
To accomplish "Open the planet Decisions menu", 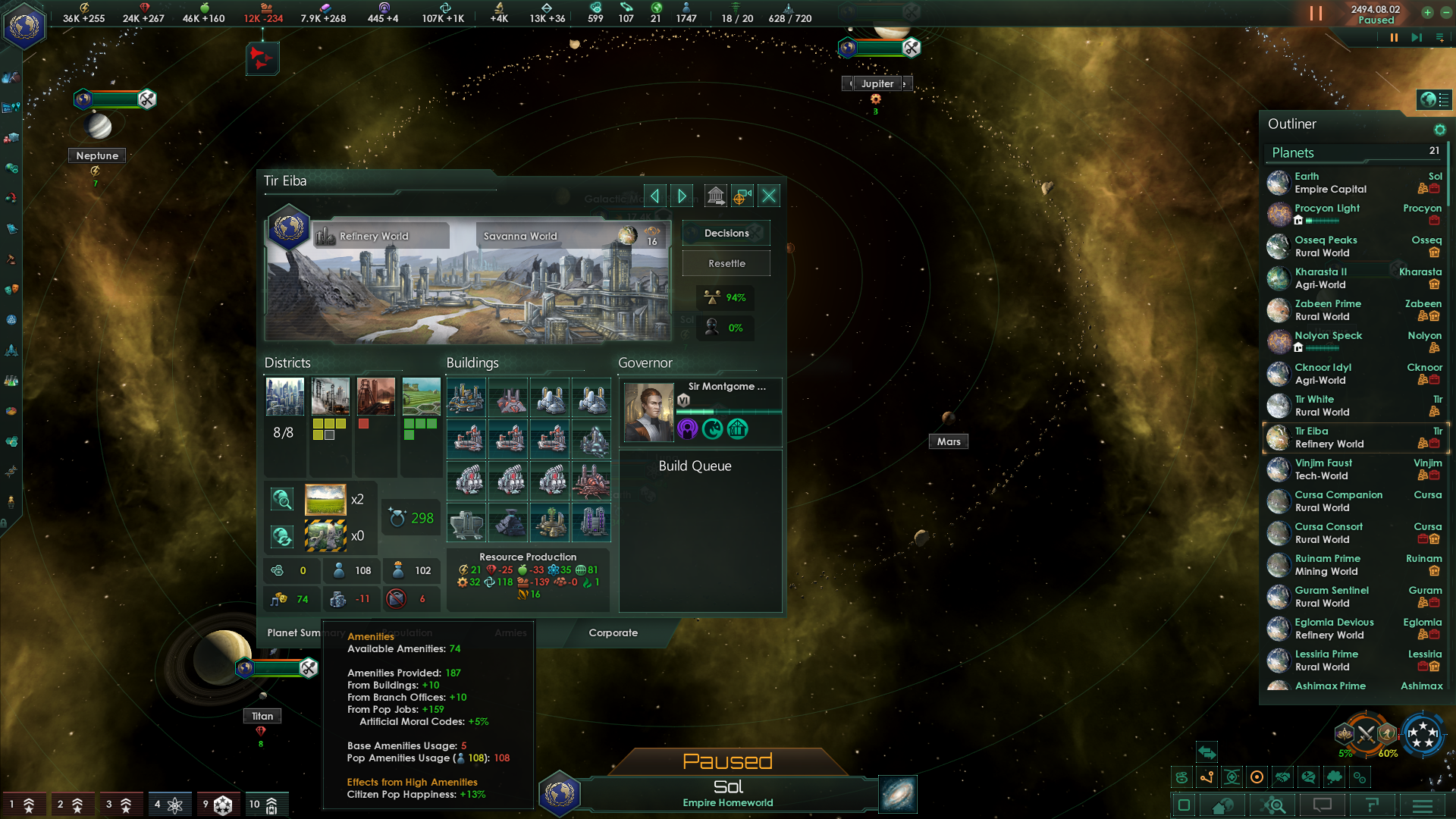I will pyautogui.click(x=726, y=234).
